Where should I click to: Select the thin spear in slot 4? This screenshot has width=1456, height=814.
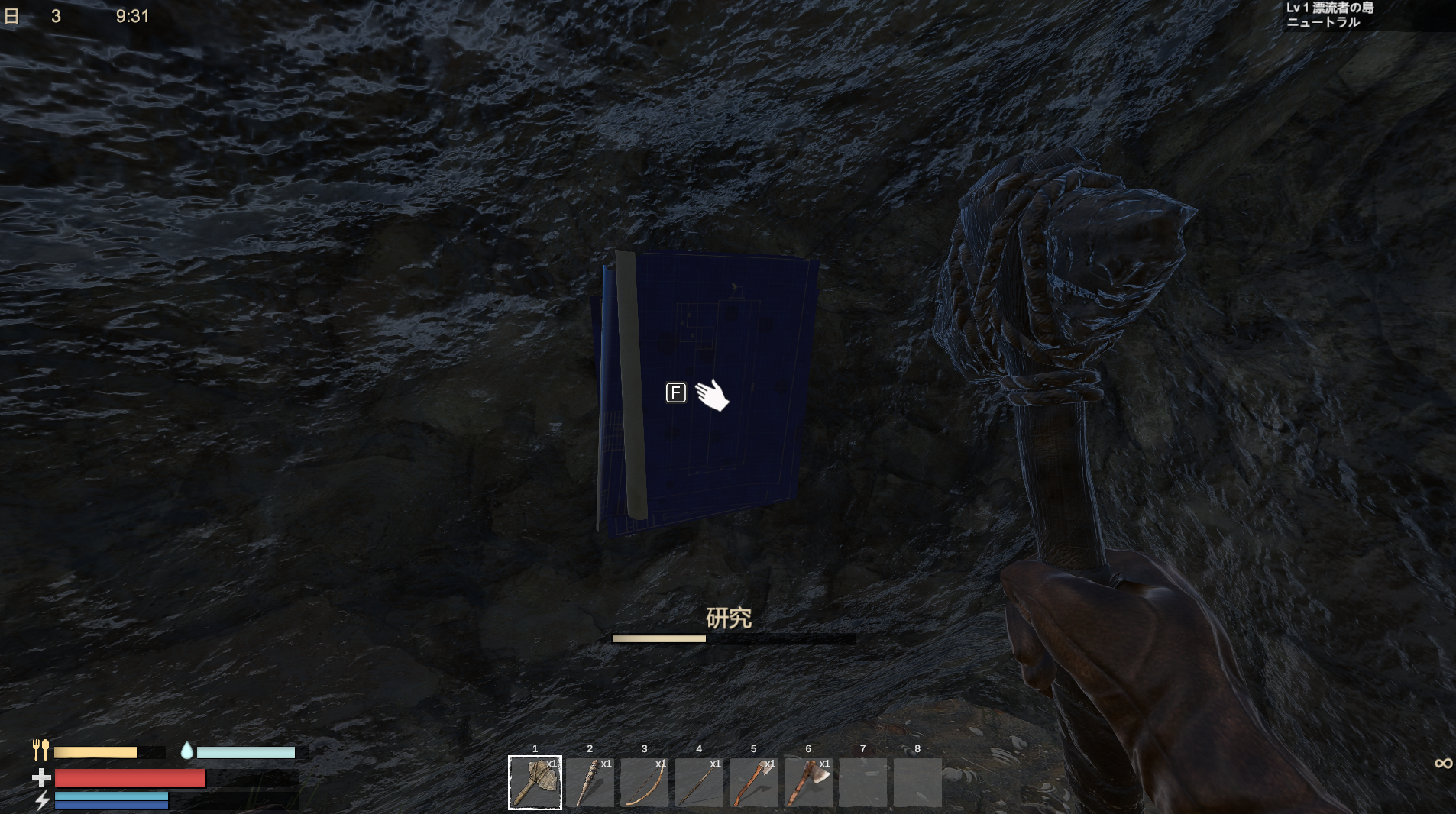click(699, 782)
